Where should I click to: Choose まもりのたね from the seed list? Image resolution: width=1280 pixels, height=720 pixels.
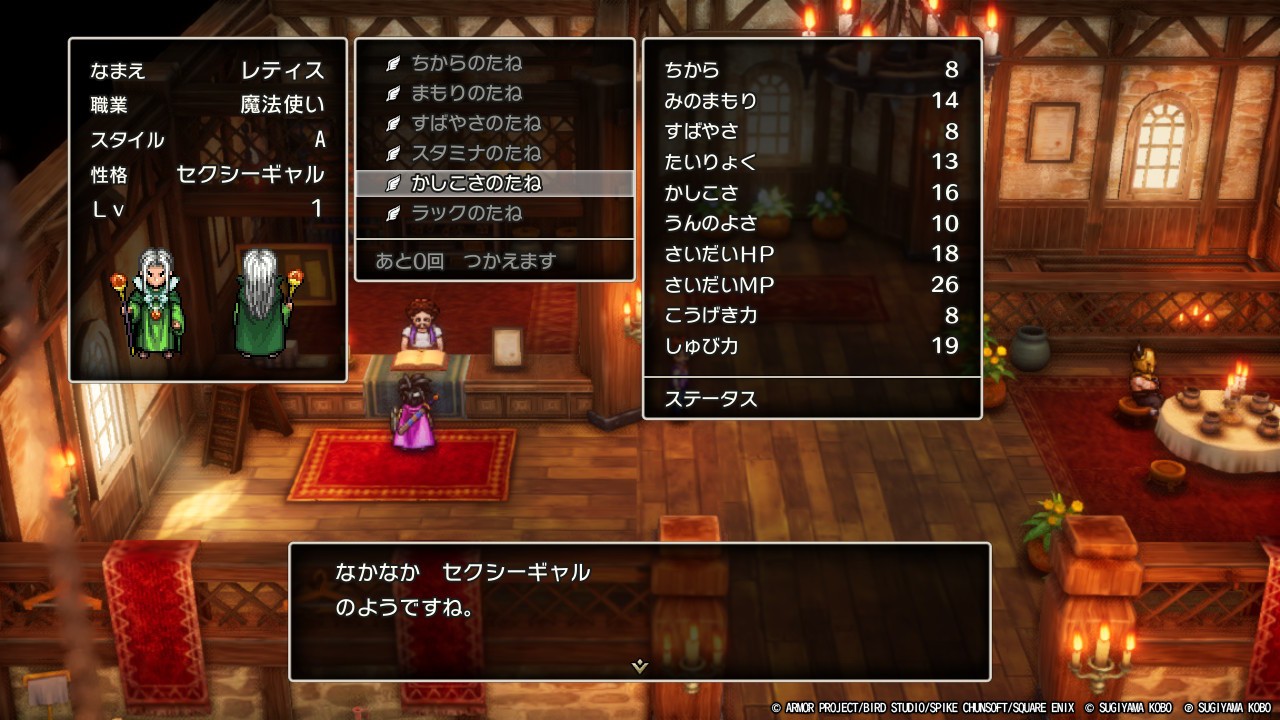click(x=467, y=94)
